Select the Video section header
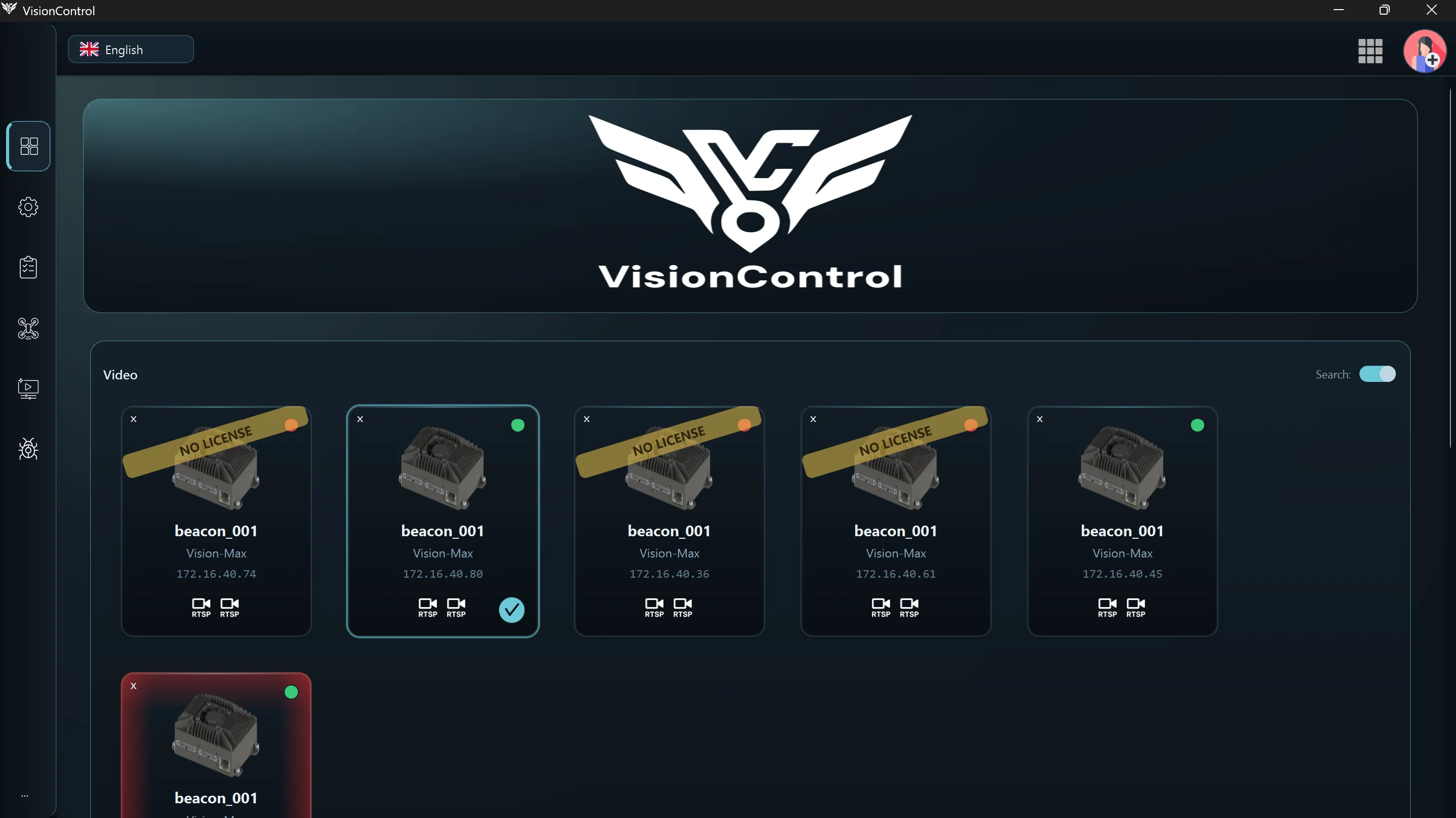This screenshot has height=818, width=1456. pyautogui.click(x=120, y=374)
